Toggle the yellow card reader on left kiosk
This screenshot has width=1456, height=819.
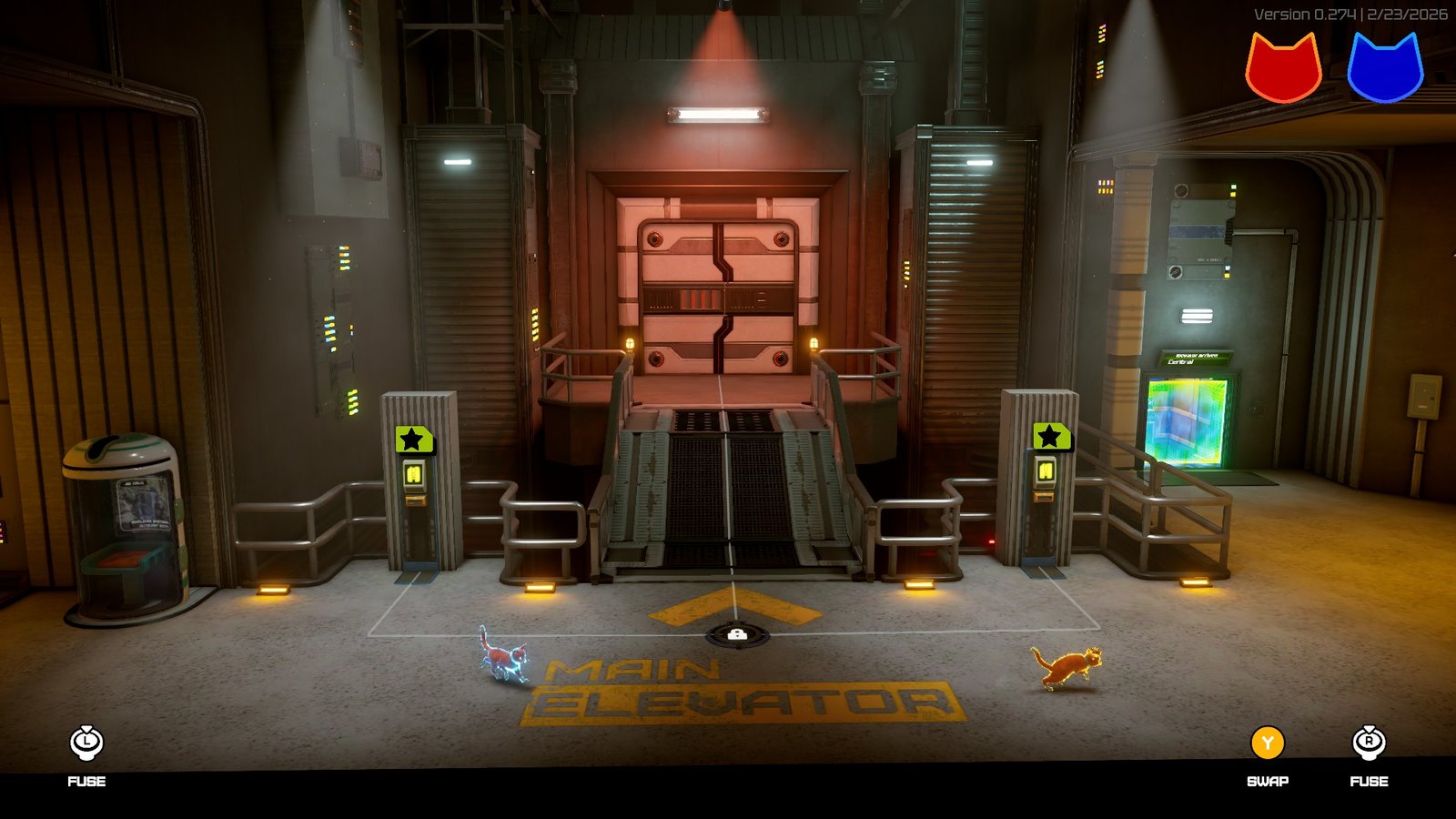click(x=414, y=472)
